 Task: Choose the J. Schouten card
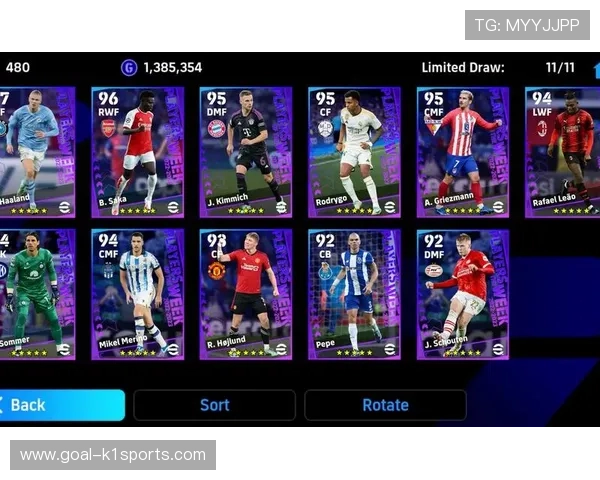pyautogui.click(x=462, y=294)
